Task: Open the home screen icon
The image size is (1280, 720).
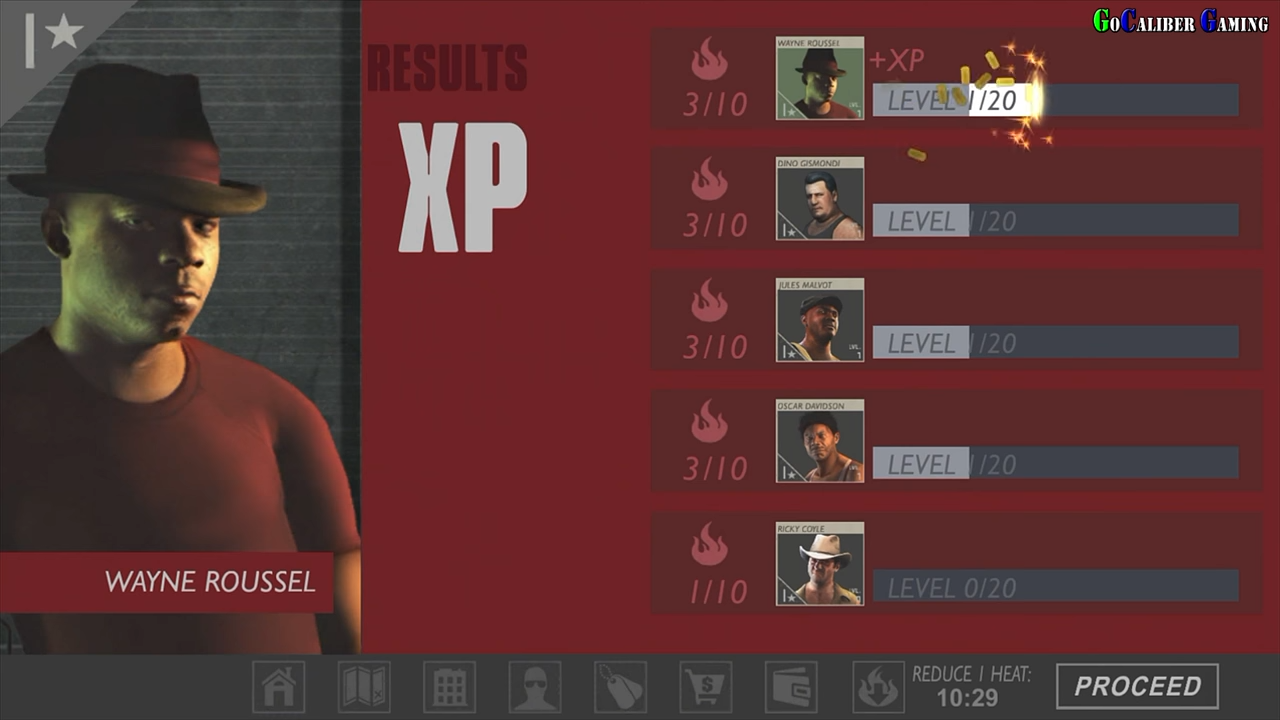Action: coord(280,687)
